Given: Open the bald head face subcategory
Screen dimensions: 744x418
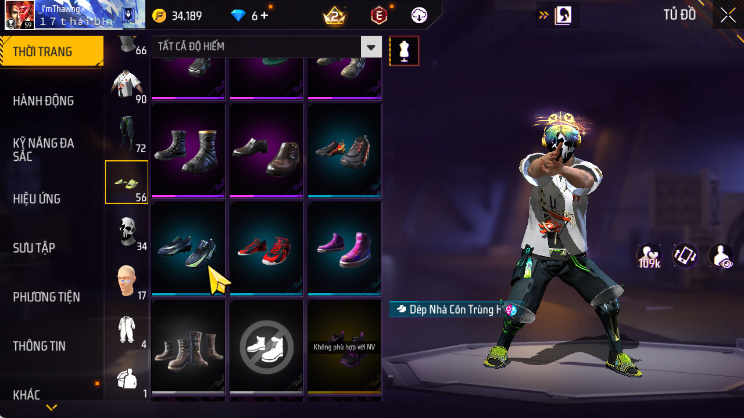Looking at the screenshot, I should coord(126,279).
